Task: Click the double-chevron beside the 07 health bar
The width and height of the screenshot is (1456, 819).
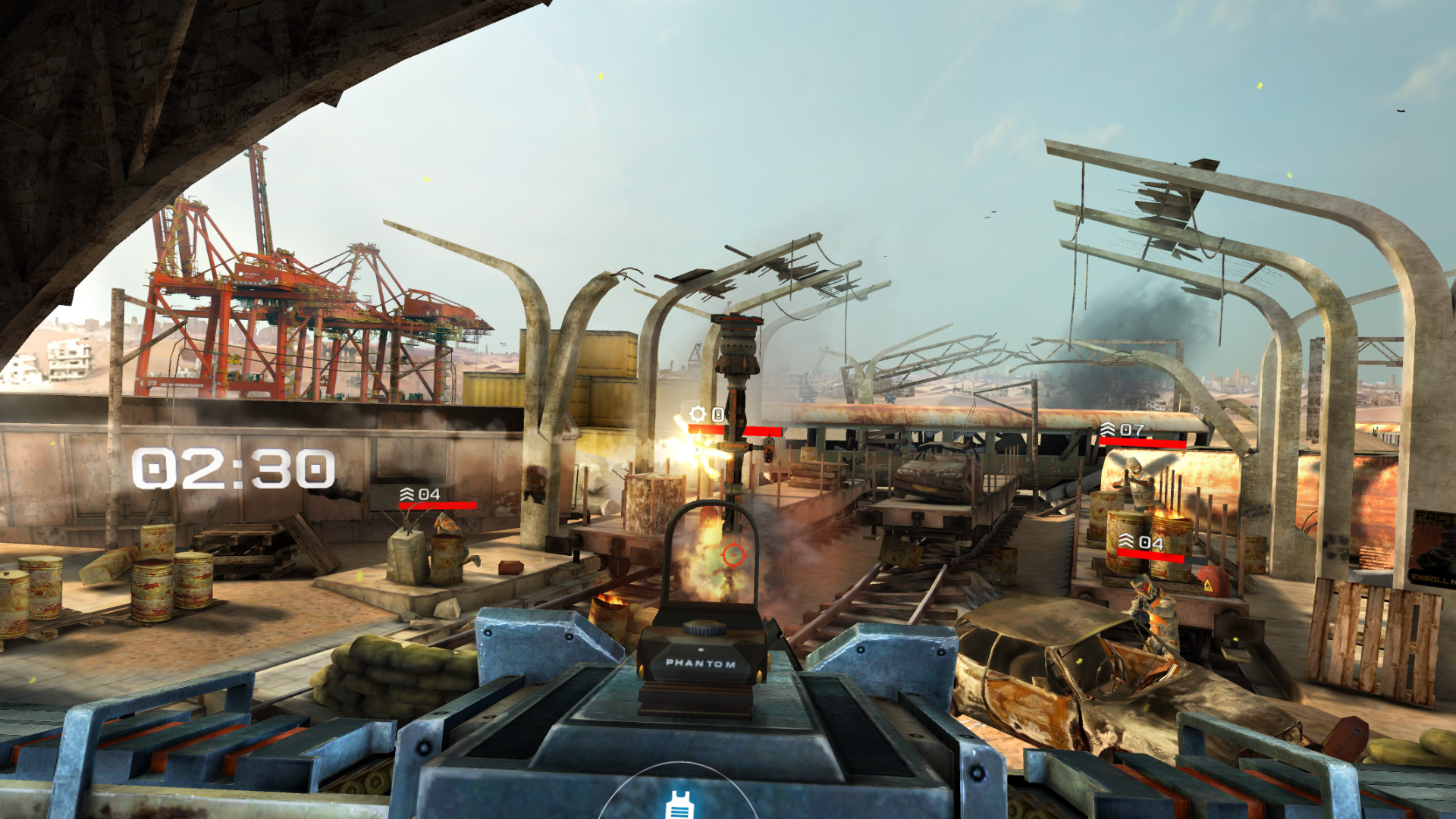Action: tap(1107, 429)
